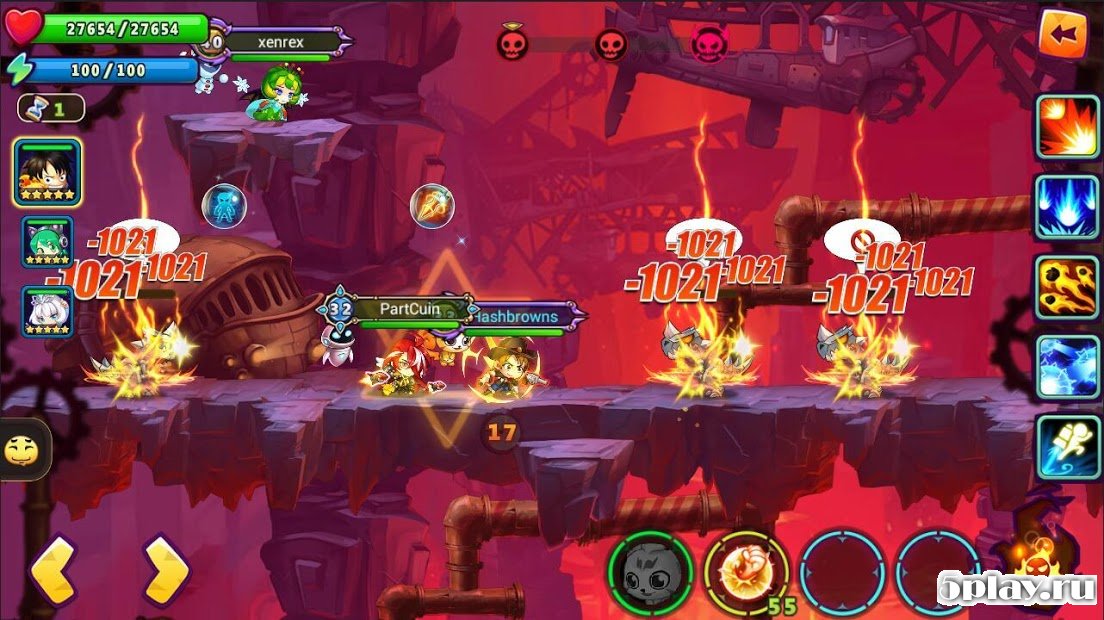
Task: Choose the white-haired hero portrait
Action: pos(47,311)
